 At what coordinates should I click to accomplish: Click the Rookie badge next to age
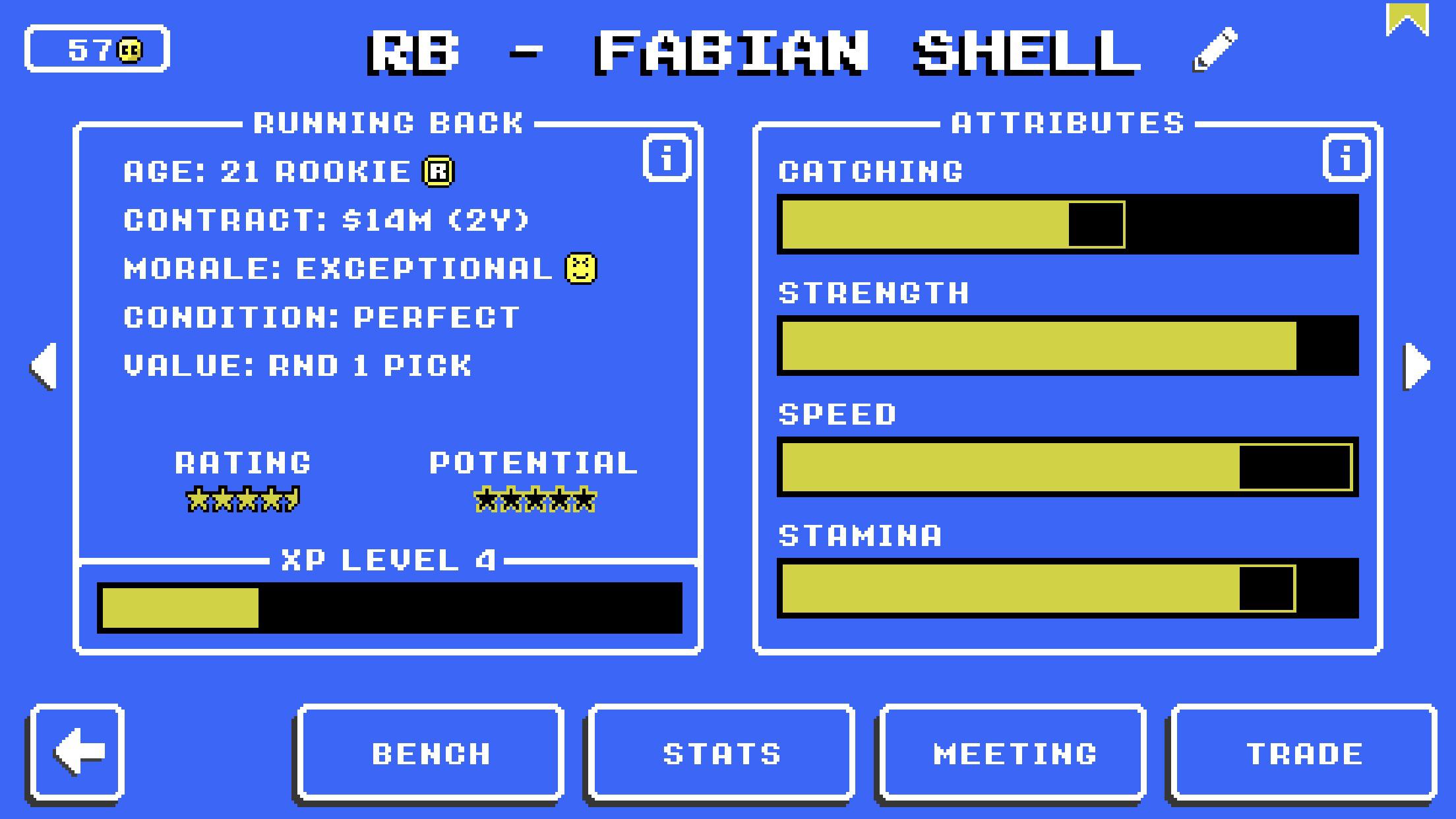(439, 170)
